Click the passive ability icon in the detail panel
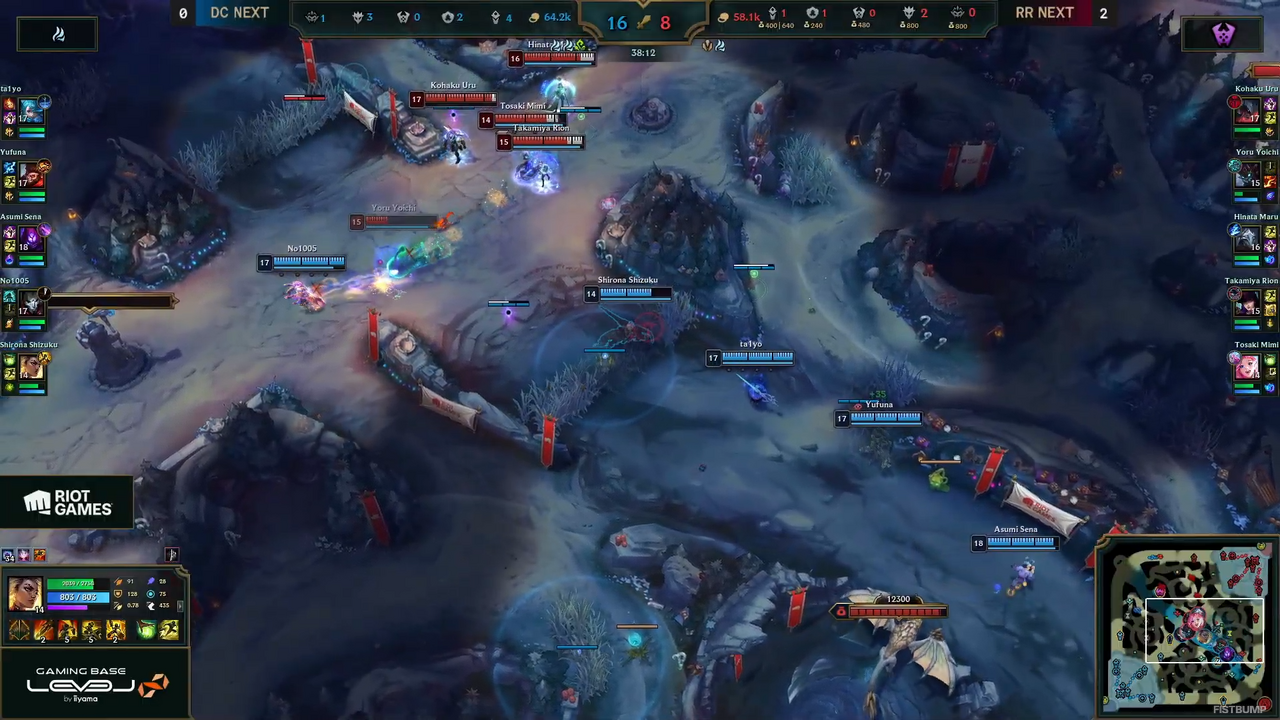 [x=19, y=630]
